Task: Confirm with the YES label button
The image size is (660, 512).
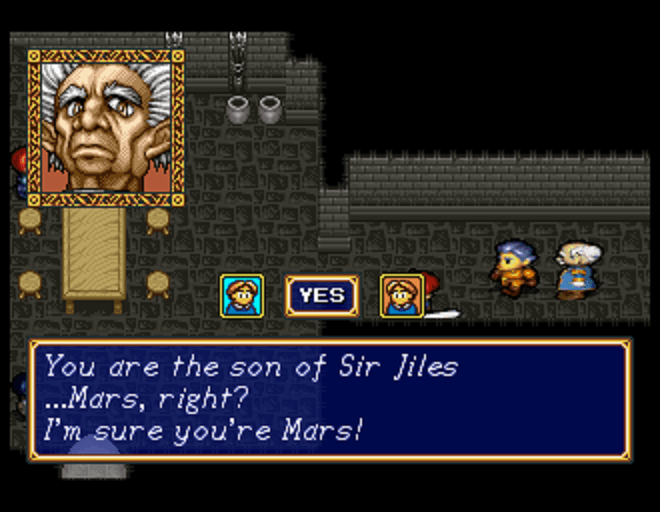Action: click(321, 296)
